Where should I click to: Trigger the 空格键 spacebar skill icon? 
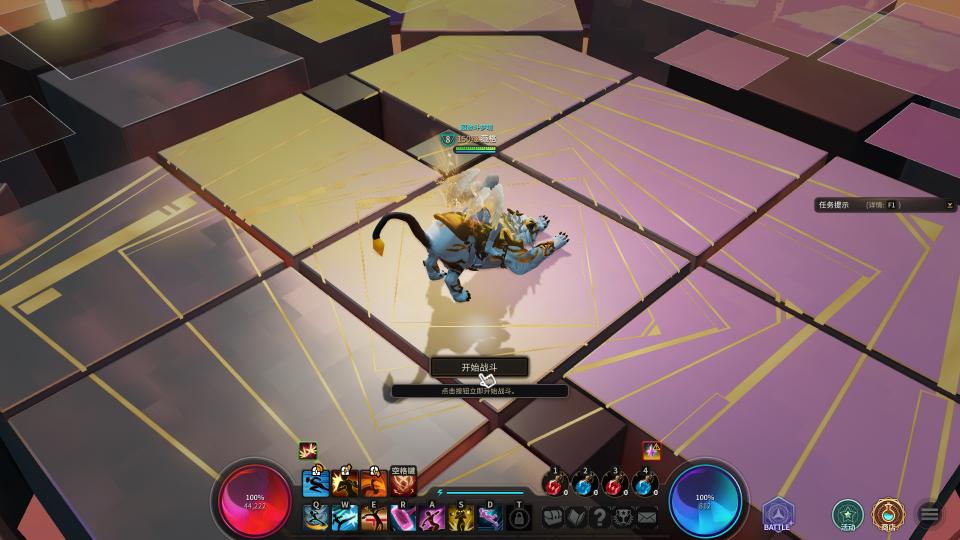(x=403, y=485)
